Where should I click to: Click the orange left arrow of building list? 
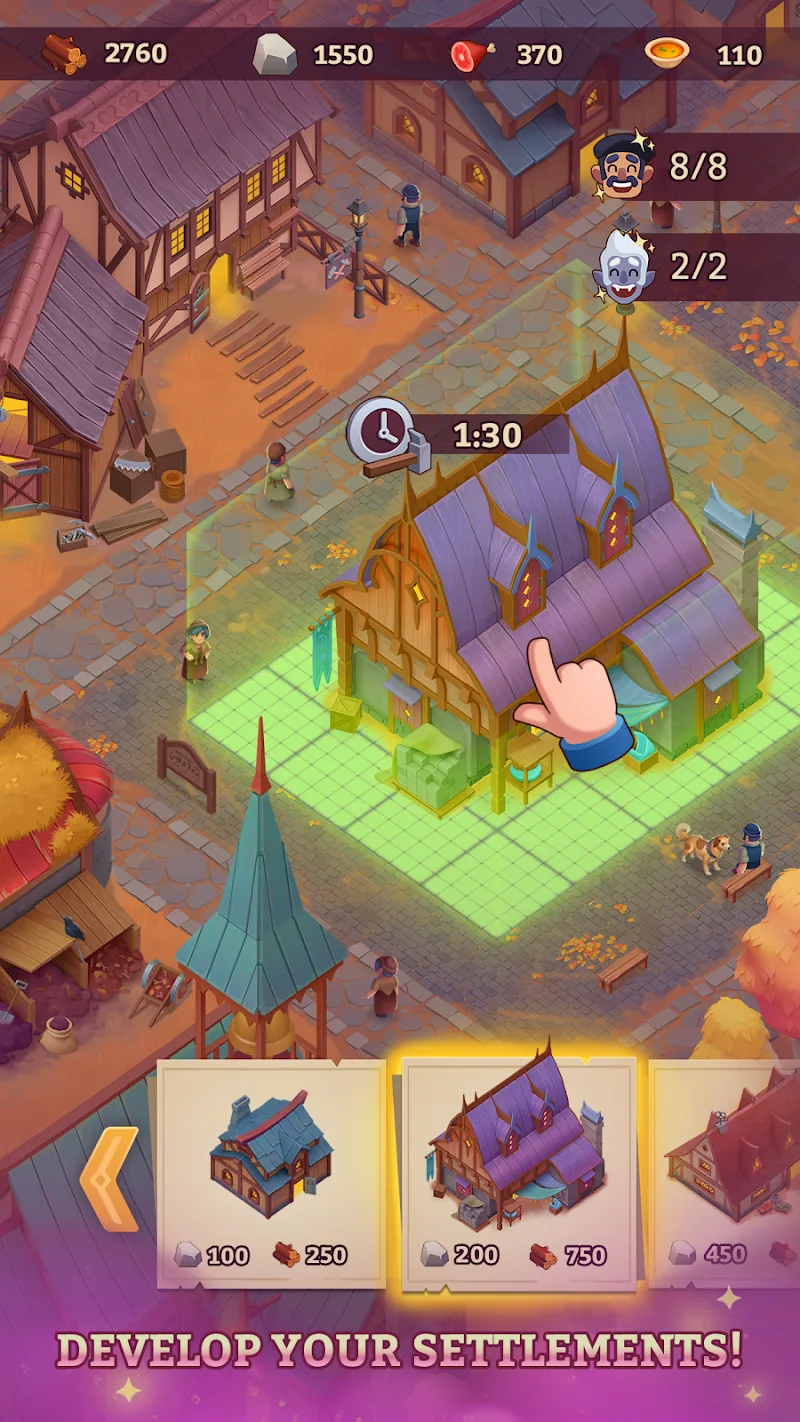click(x=110, y=1179)
